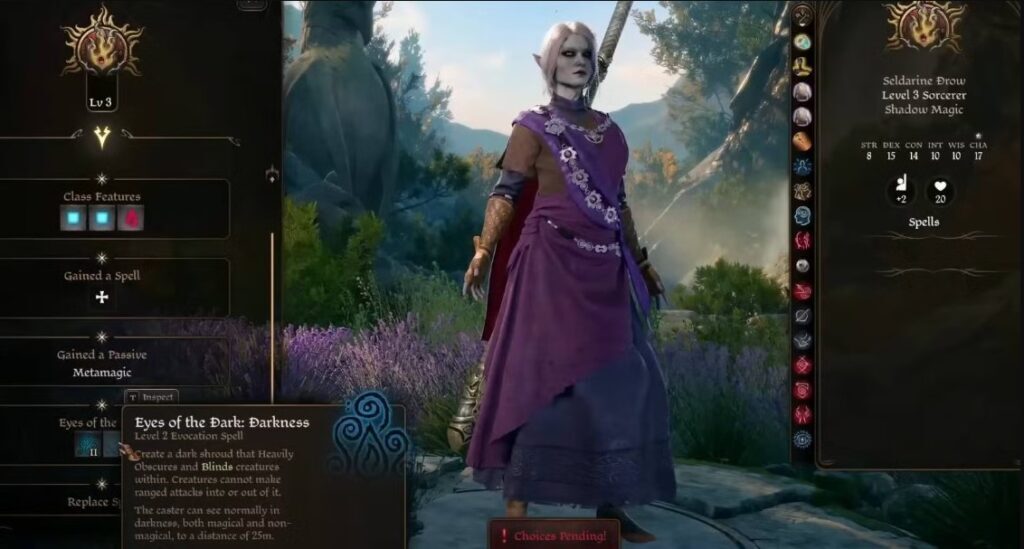Image resolution: width=1024 pixels, height=549 pixels.
Task: Select the red Class Features icon
Action: (131, 218)
